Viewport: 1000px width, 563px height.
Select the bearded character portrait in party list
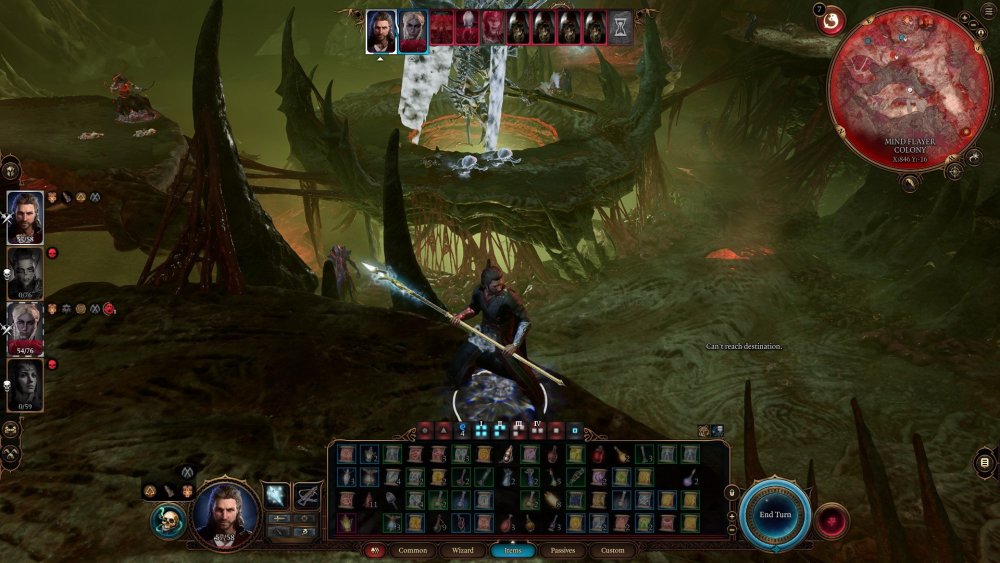click(x=25, y=217)
